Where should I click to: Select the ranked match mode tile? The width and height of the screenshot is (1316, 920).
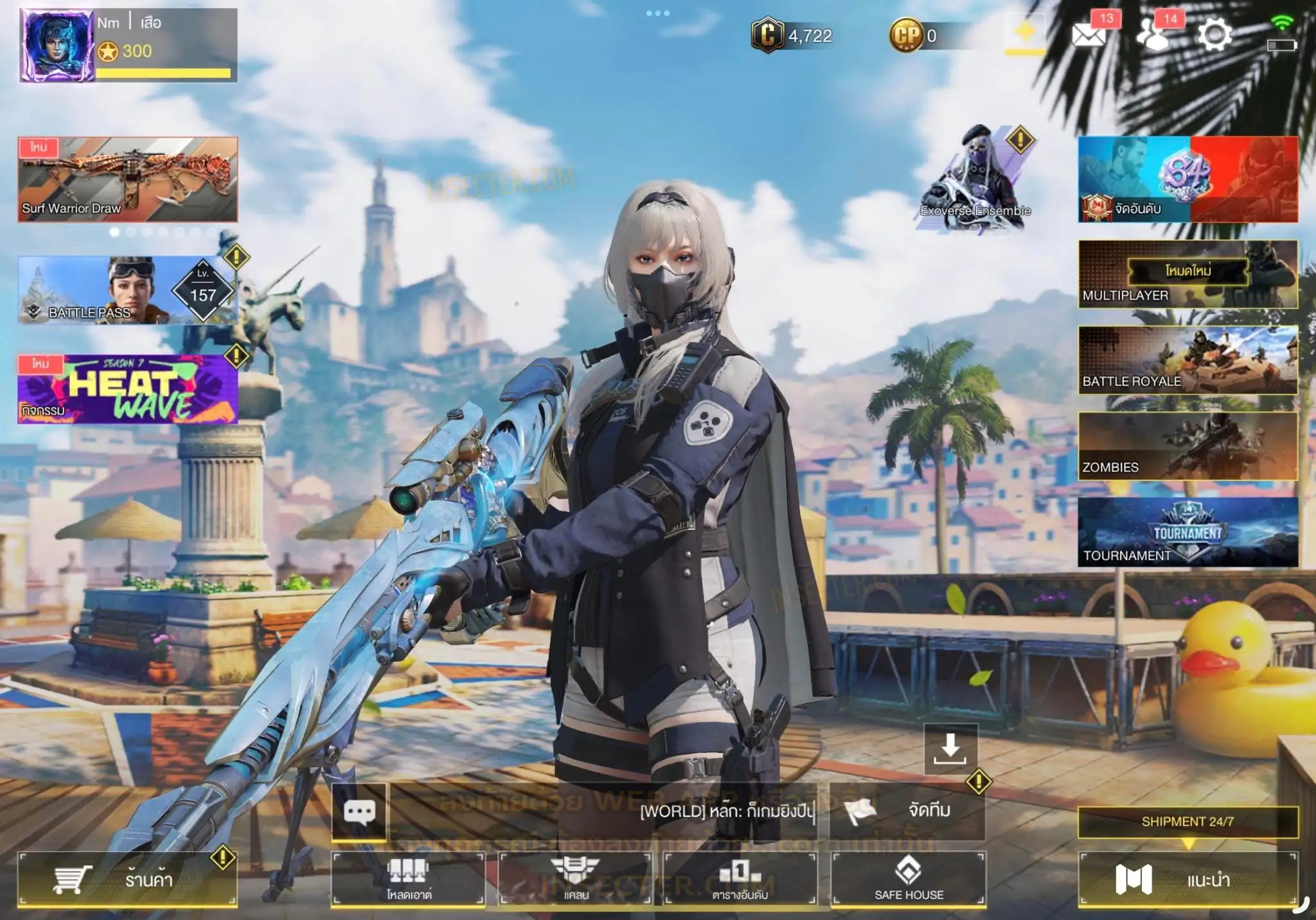point(1187,179)
